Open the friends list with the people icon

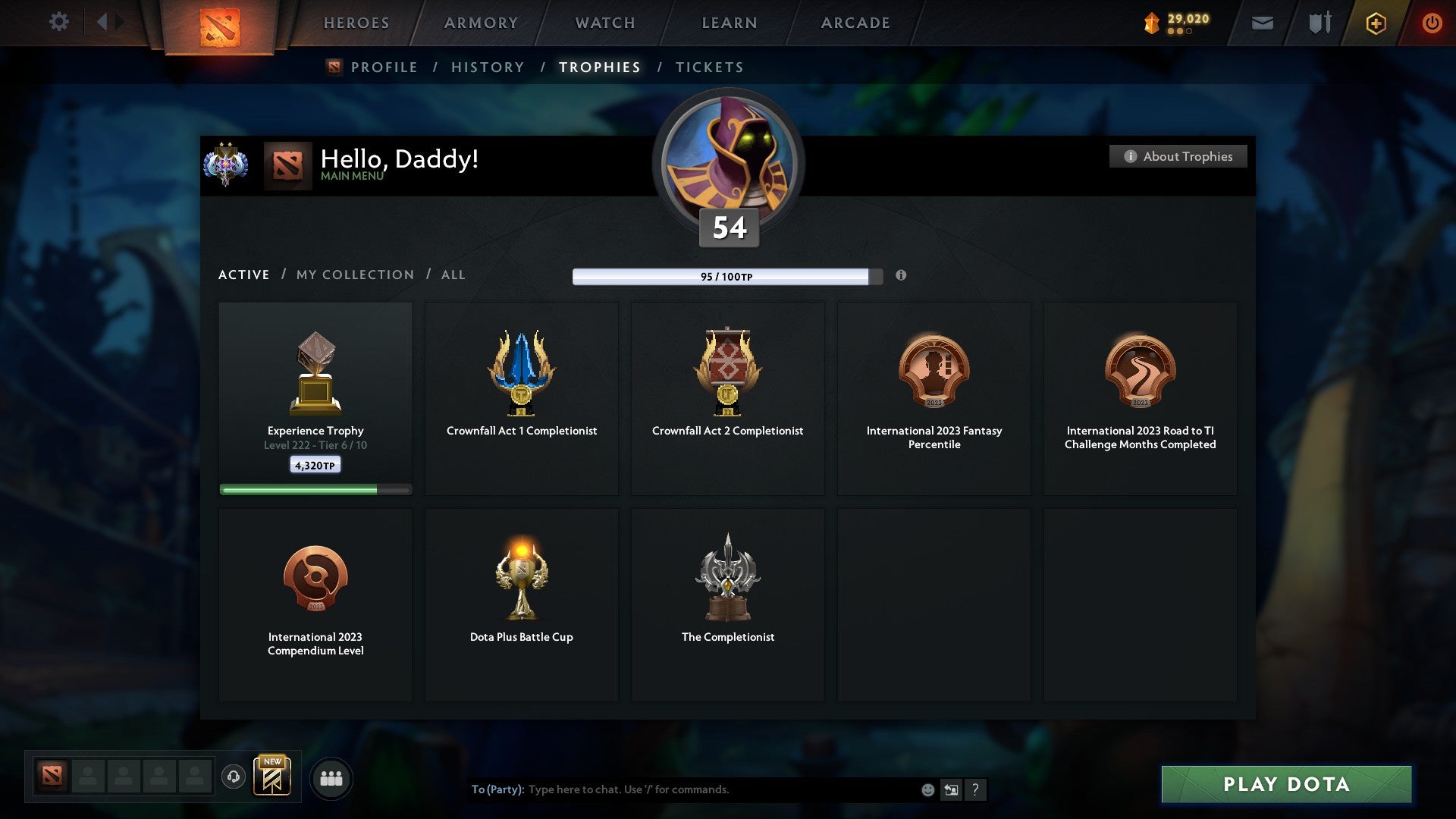coord(331,778)
